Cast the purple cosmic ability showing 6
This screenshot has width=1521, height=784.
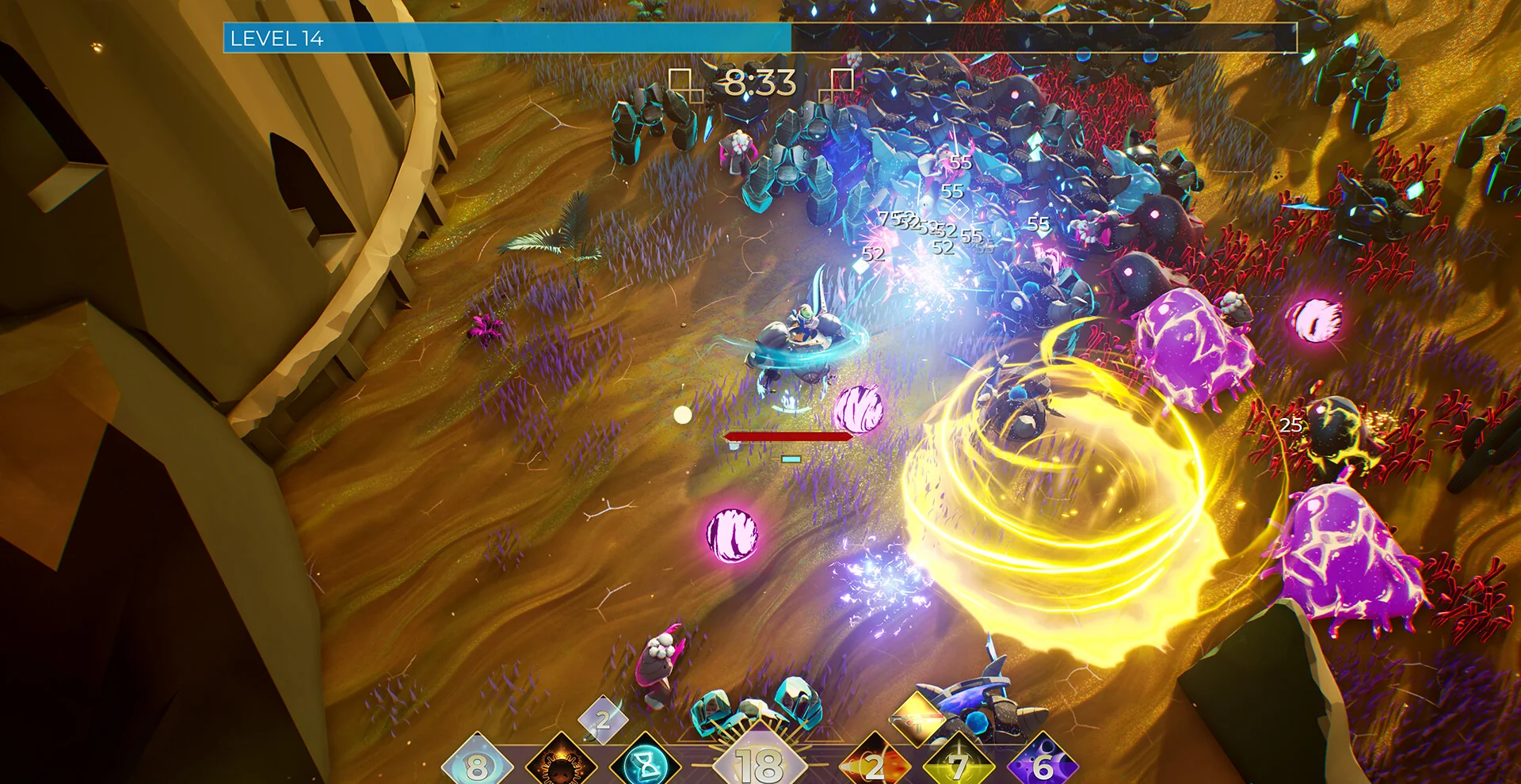1043,766
